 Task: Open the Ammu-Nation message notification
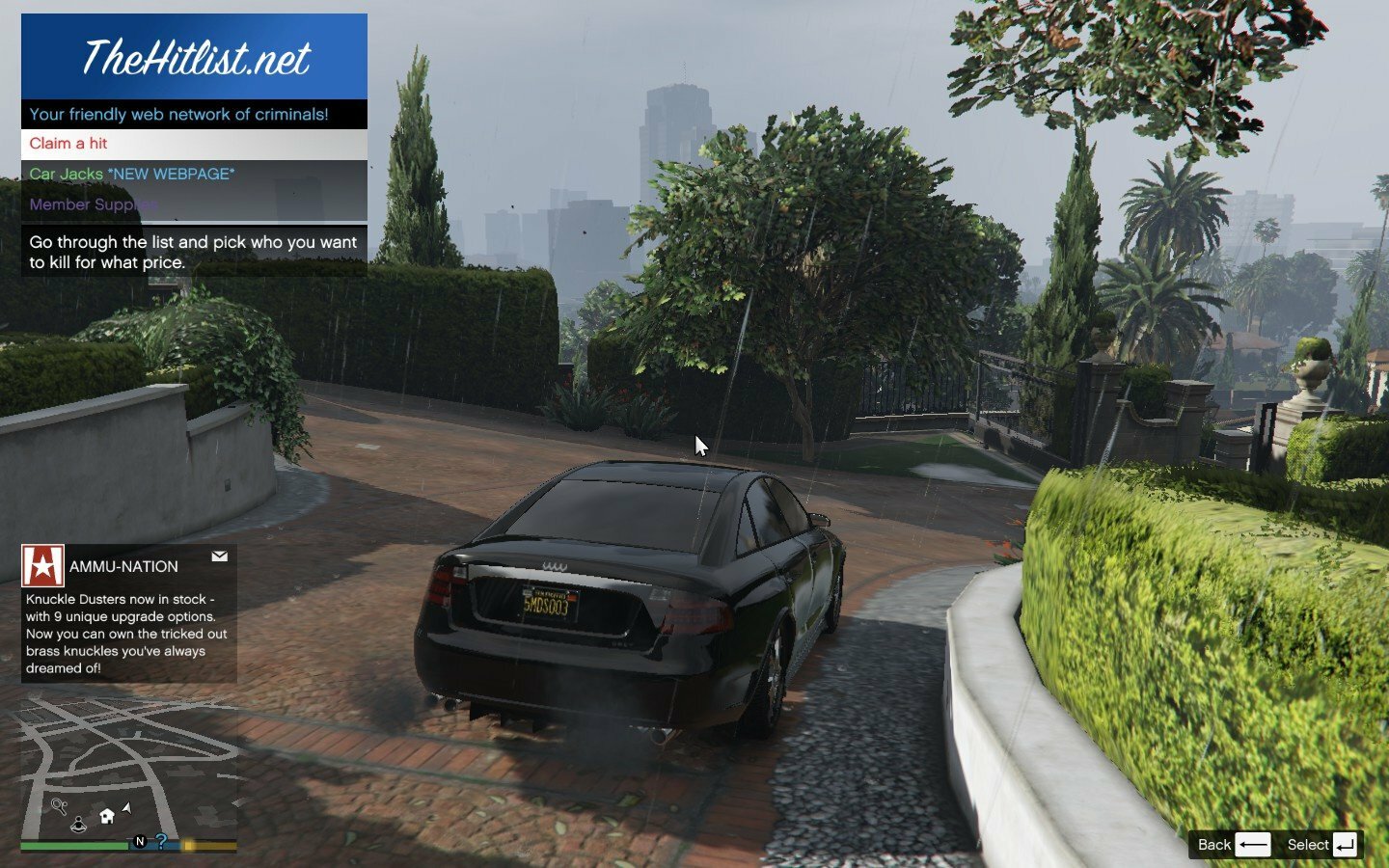pyautogui.click(x=129, y=613)
